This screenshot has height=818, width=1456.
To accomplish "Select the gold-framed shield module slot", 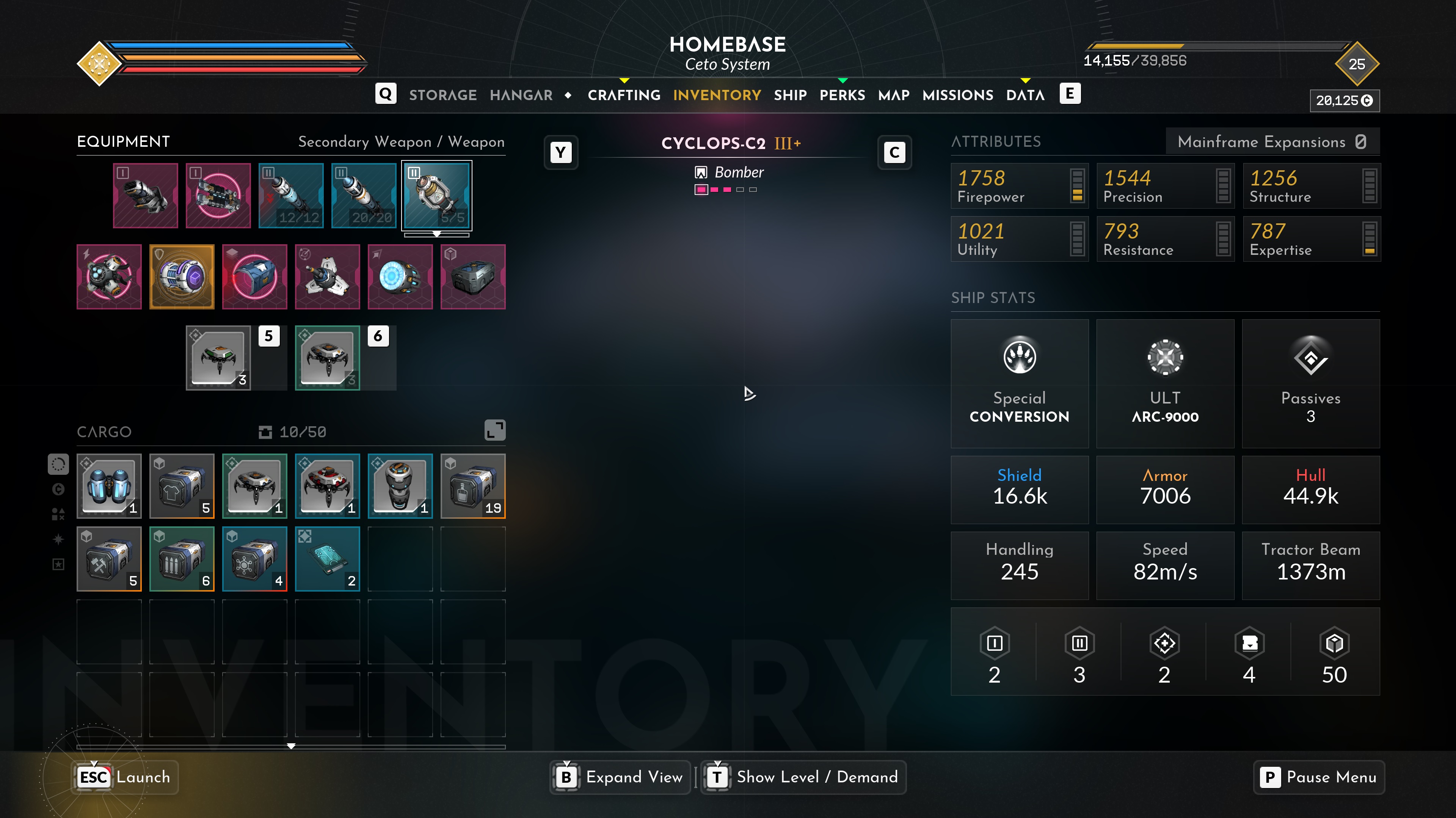I will tap(182, 277).
